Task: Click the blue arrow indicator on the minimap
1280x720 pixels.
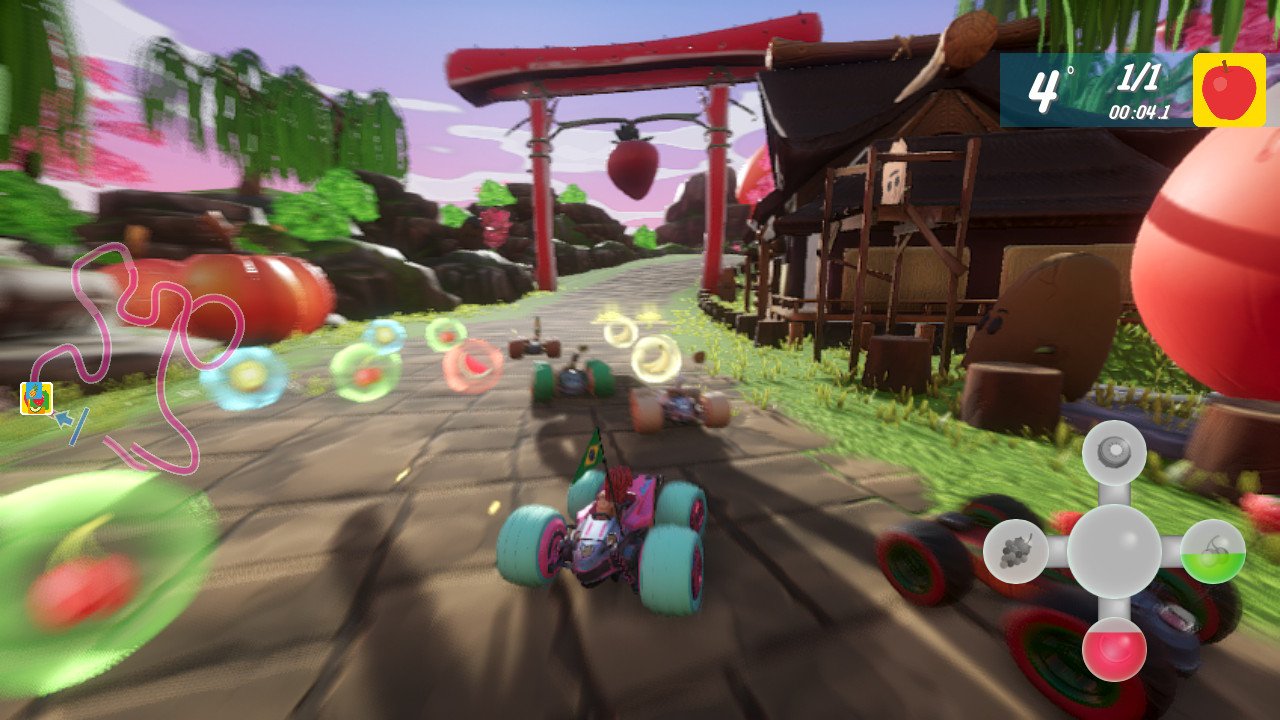Action: [66, 420]
